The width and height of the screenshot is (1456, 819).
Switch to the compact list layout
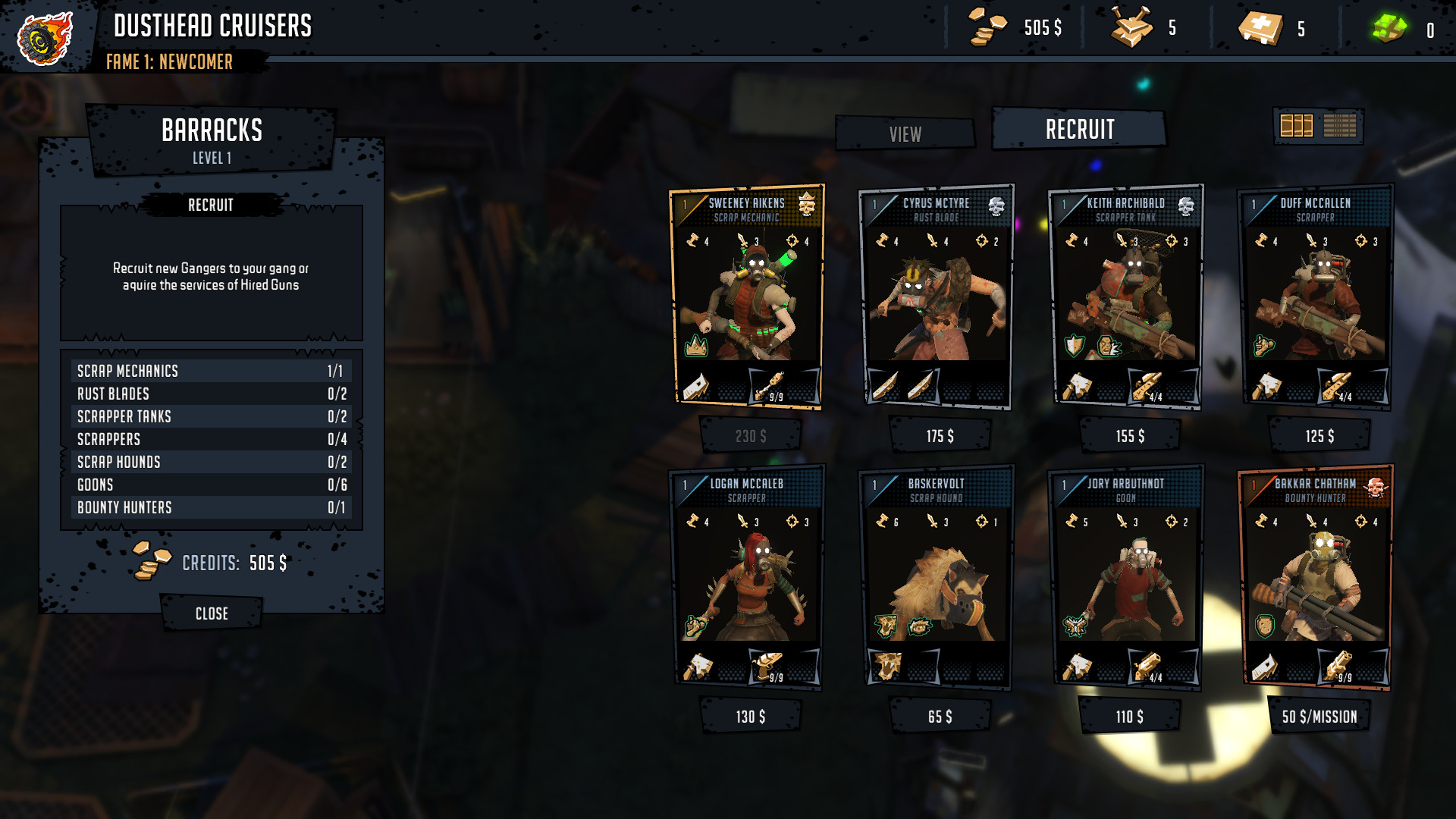tap(1340, 126)
